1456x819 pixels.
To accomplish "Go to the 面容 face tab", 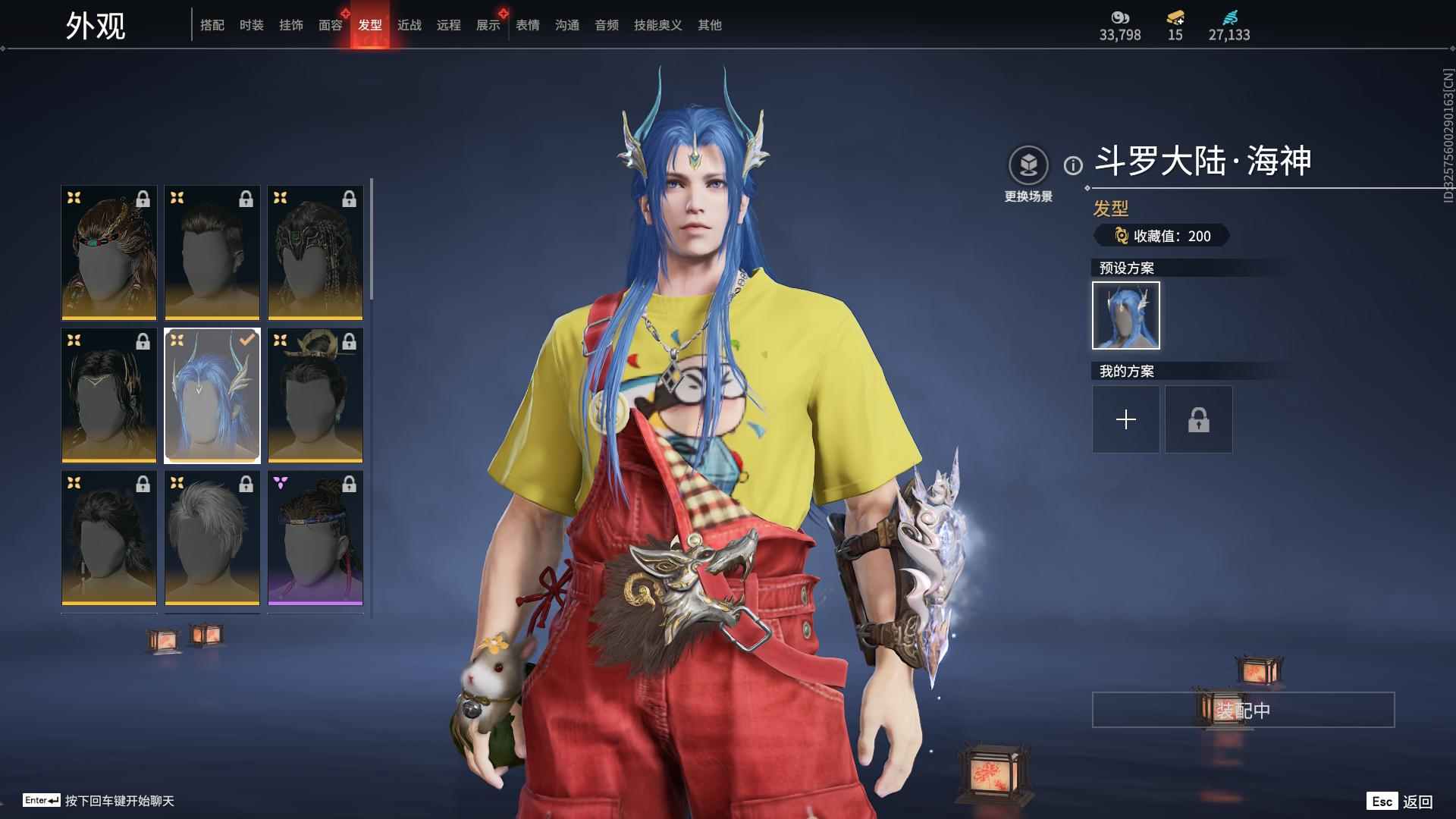I will click(330, 25).
